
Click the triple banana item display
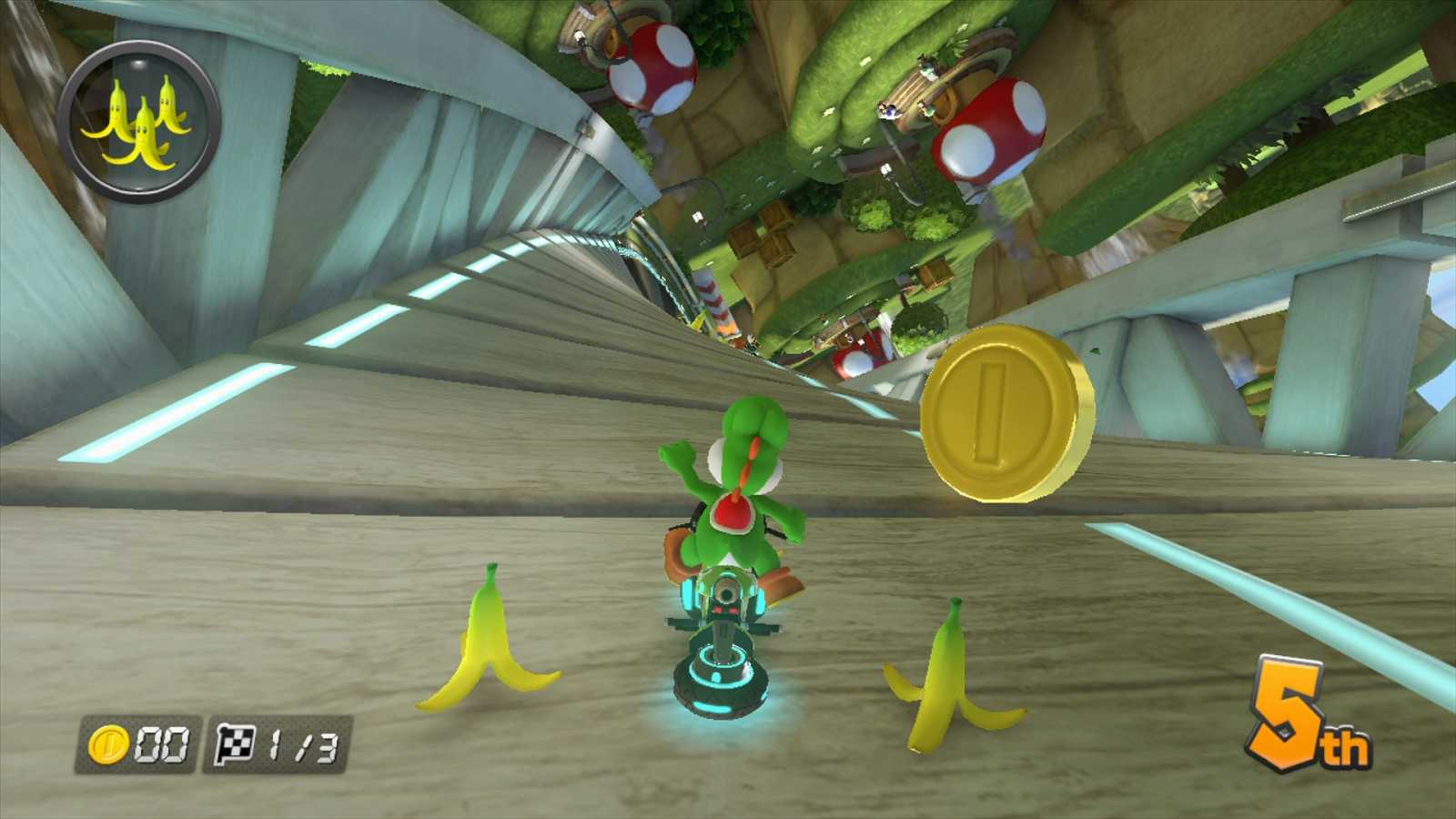(x=141, y=118)
